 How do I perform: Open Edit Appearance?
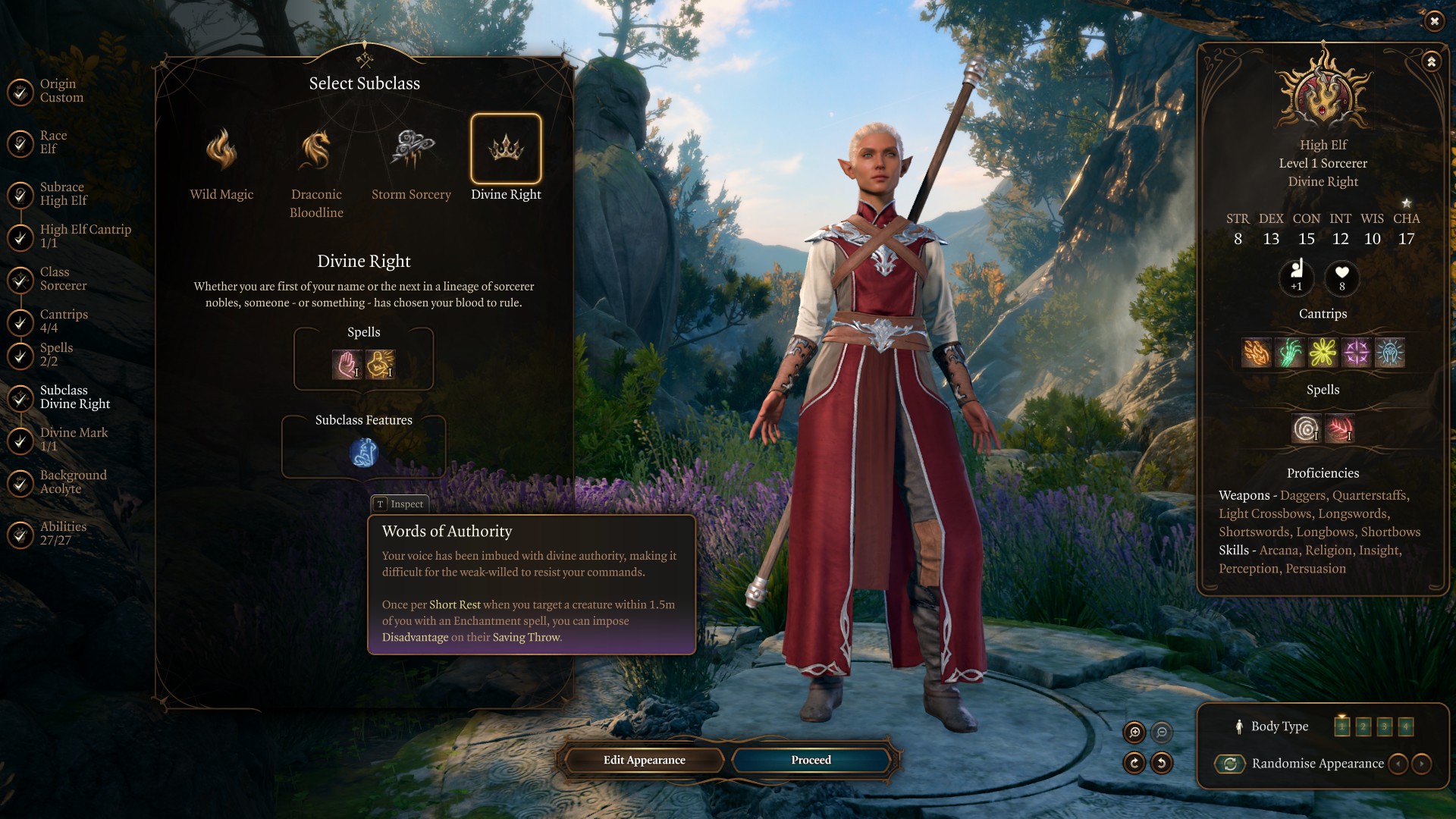pos(644,760)
